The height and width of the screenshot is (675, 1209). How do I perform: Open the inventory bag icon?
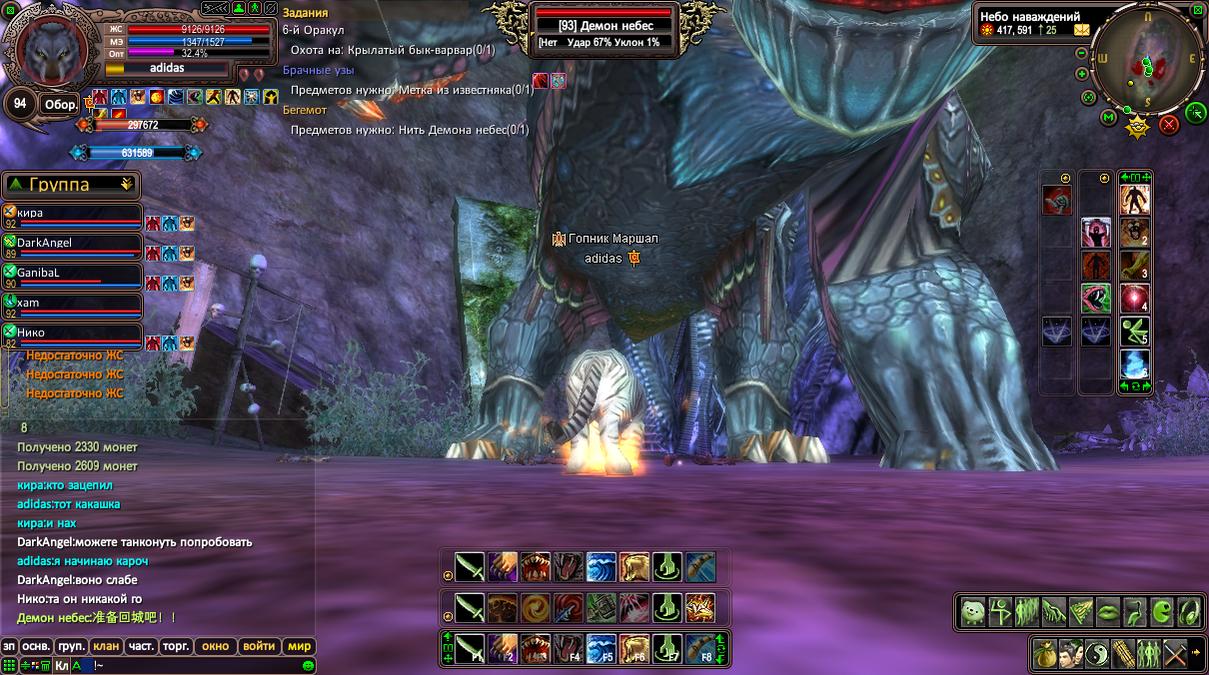(x=1045, y=653)
